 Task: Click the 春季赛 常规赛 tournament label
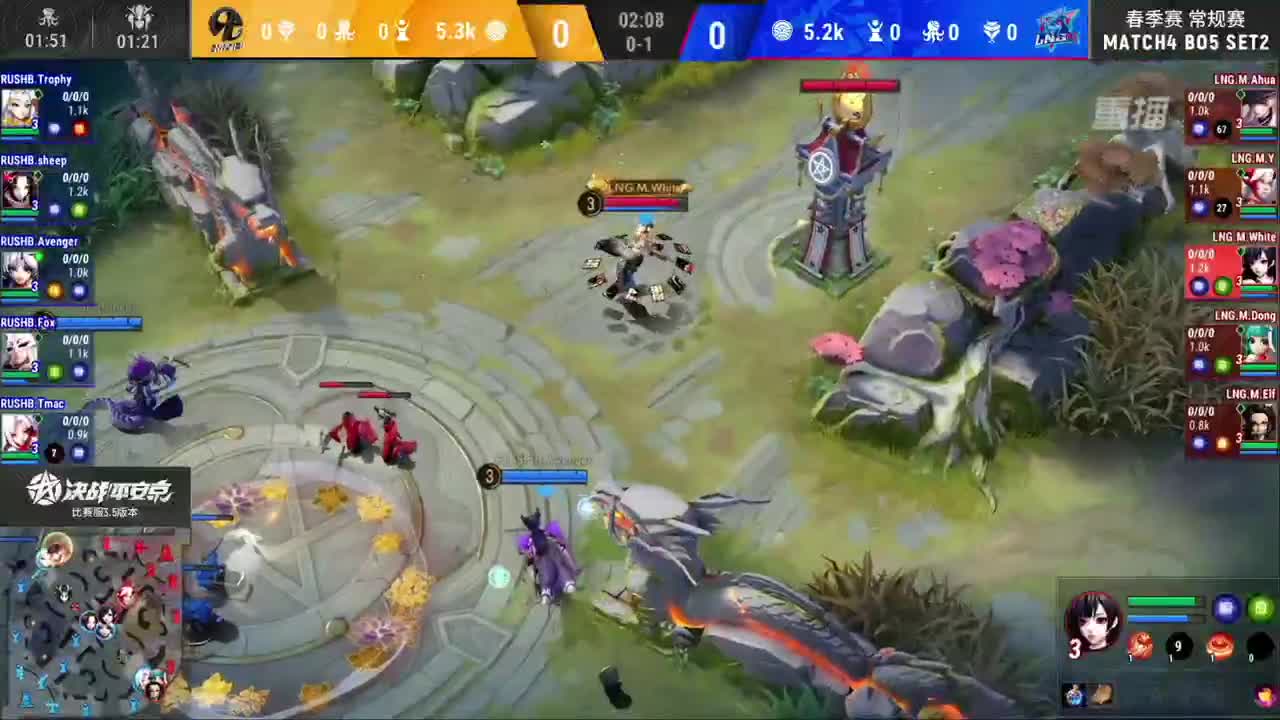pyautogui.click(x=1186, y=18)
